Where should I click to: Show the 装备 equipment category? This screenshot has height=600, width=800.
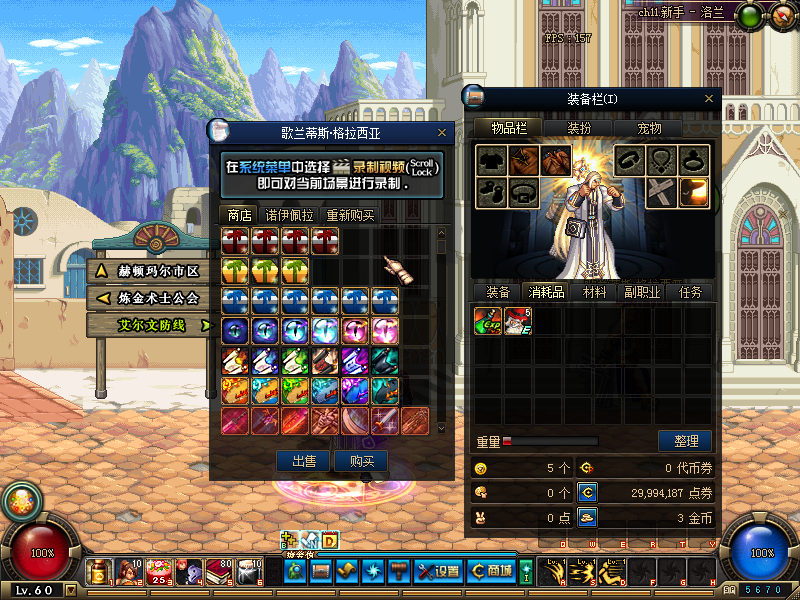coord(498,292)
